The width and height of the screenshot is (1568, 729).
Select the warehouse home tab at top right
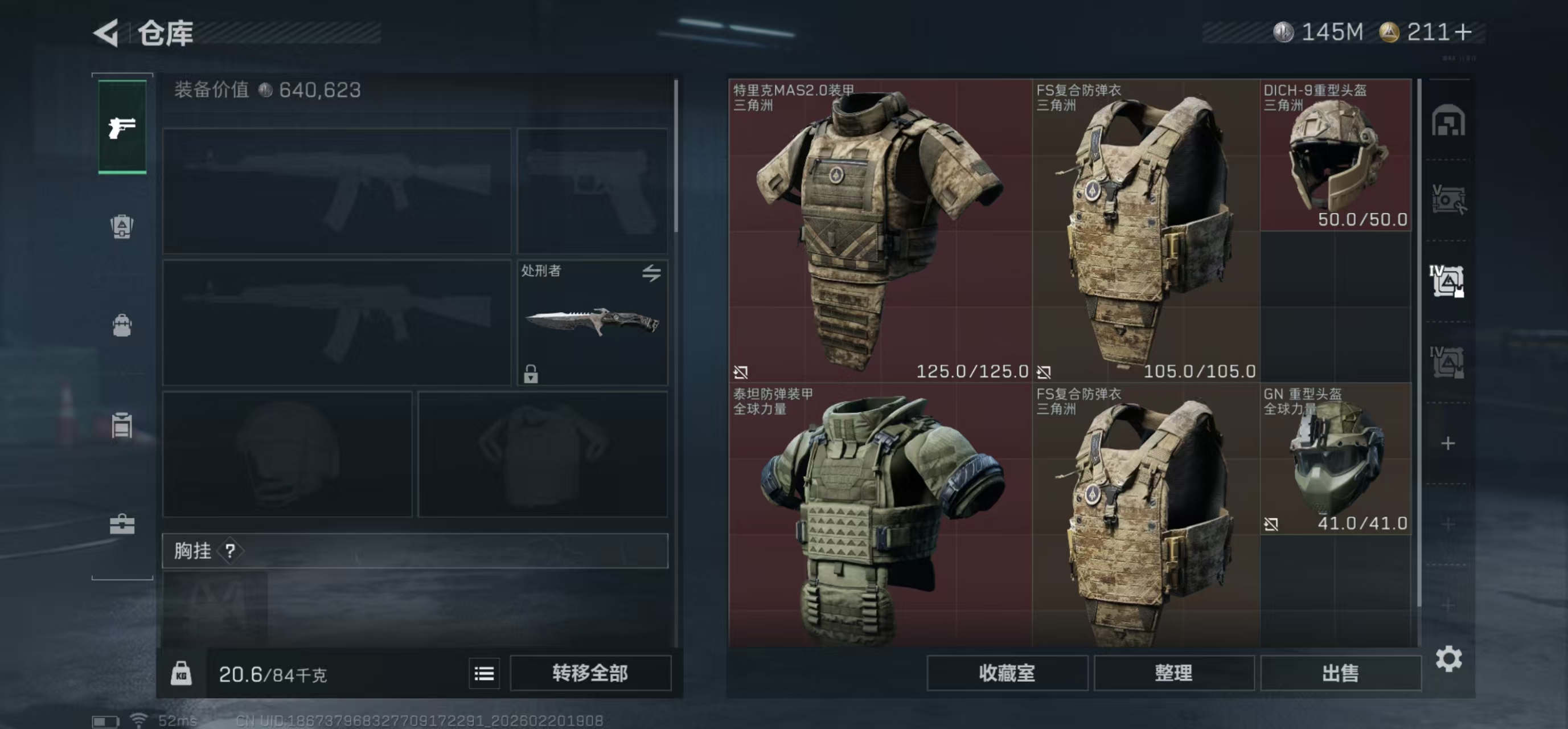pos(1448,120)
